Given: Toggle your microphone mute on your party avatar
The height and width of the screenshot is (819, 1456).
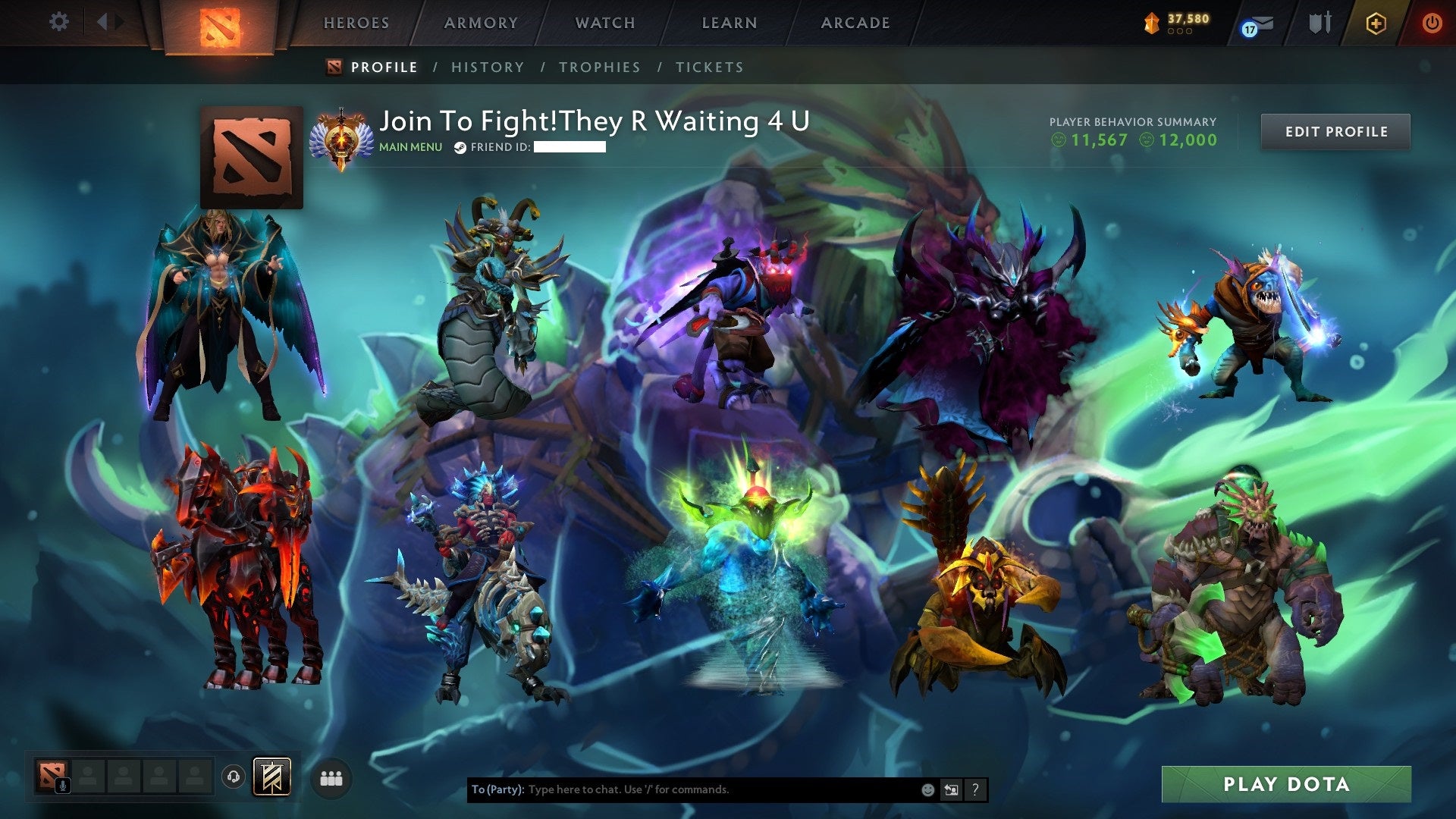Looking at the screenshot, I should click(62, 786).
